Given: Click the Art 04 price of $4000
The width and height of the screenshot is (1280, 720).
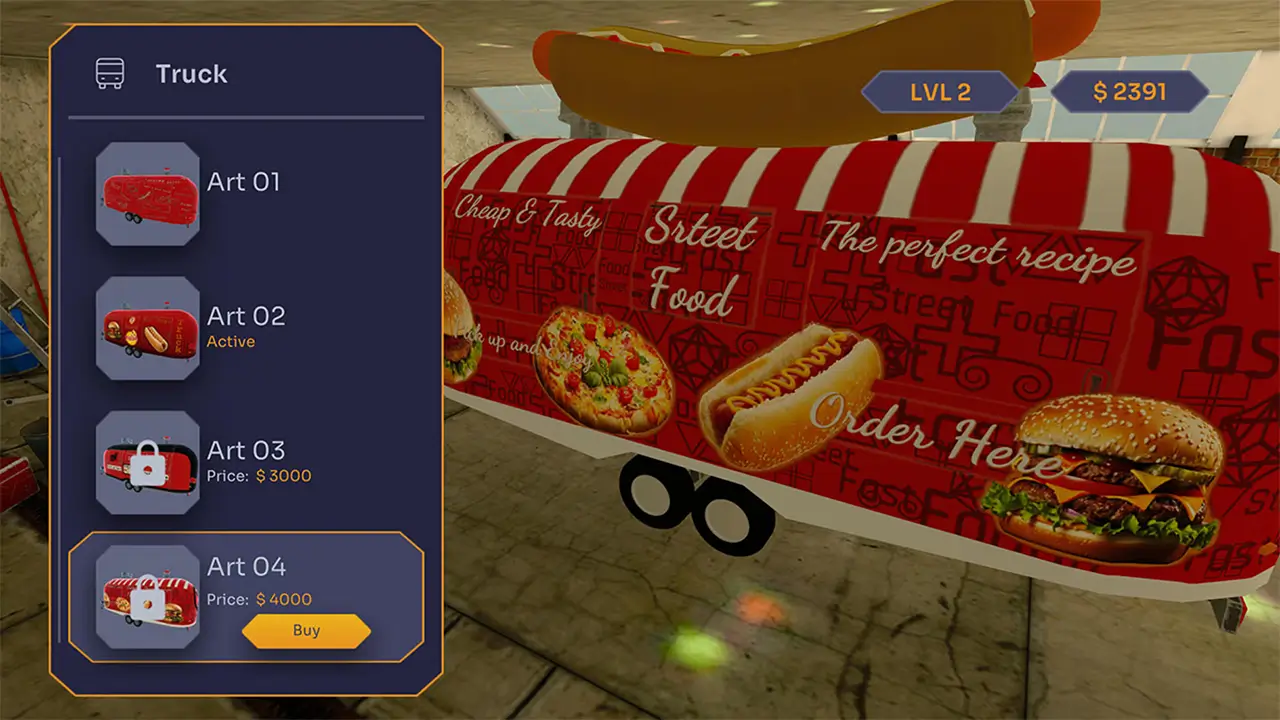Looking at the screenshot, I should pos(260,601).
